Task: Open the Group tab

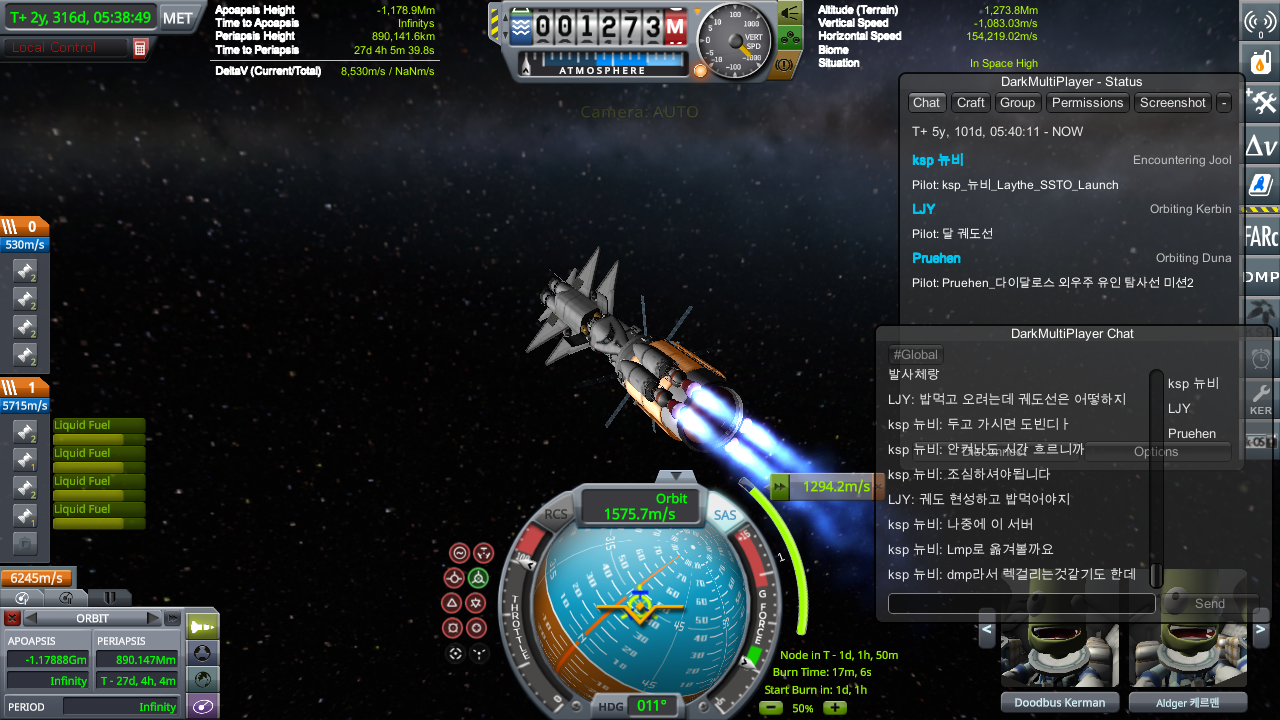Action: pyautogui.click(x=1017, y=103)
